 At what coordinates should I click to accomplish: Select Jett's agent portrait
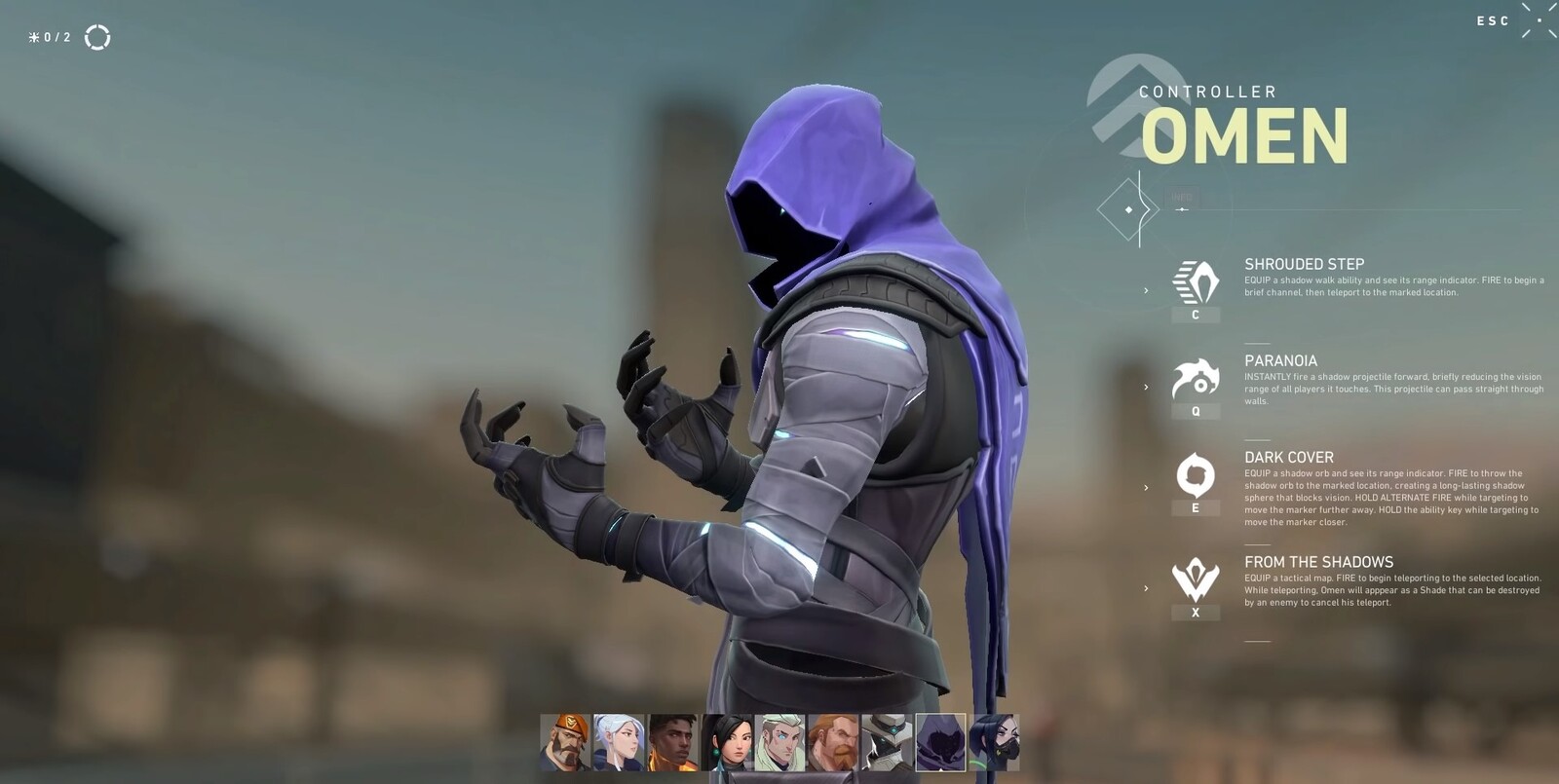(617, 742)
